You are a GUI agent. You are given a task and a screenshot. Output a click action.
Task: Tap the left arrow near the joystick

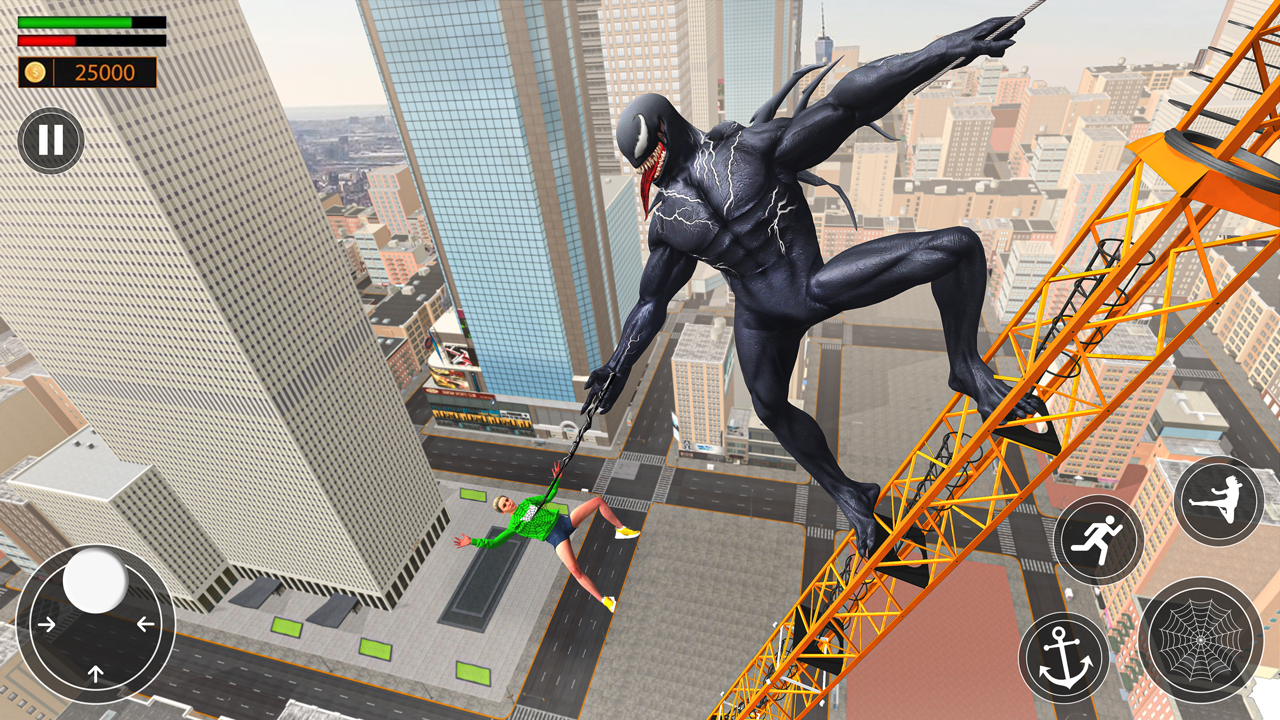[146, 624]
